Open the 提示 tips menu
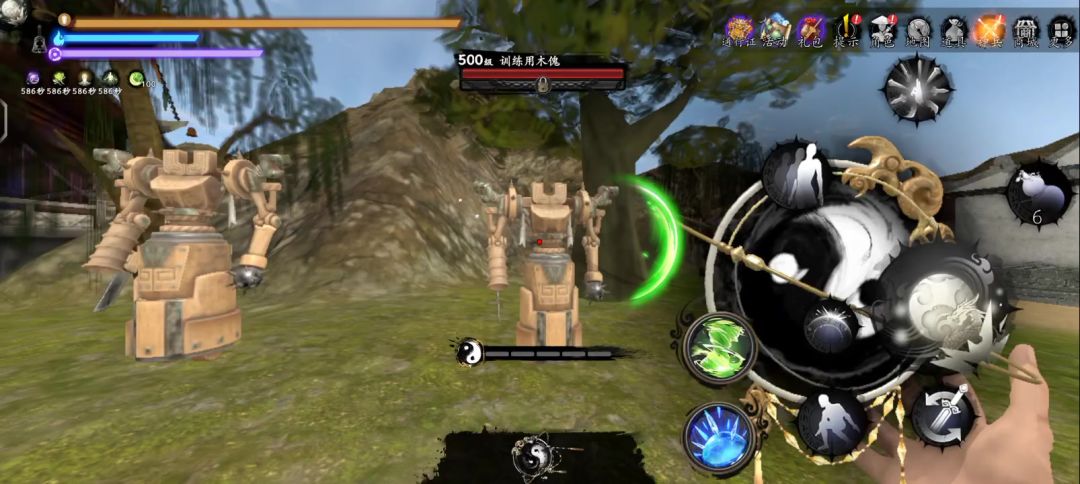The height and width of the screenshot is (484, 1080). click(x=848, y=30)
